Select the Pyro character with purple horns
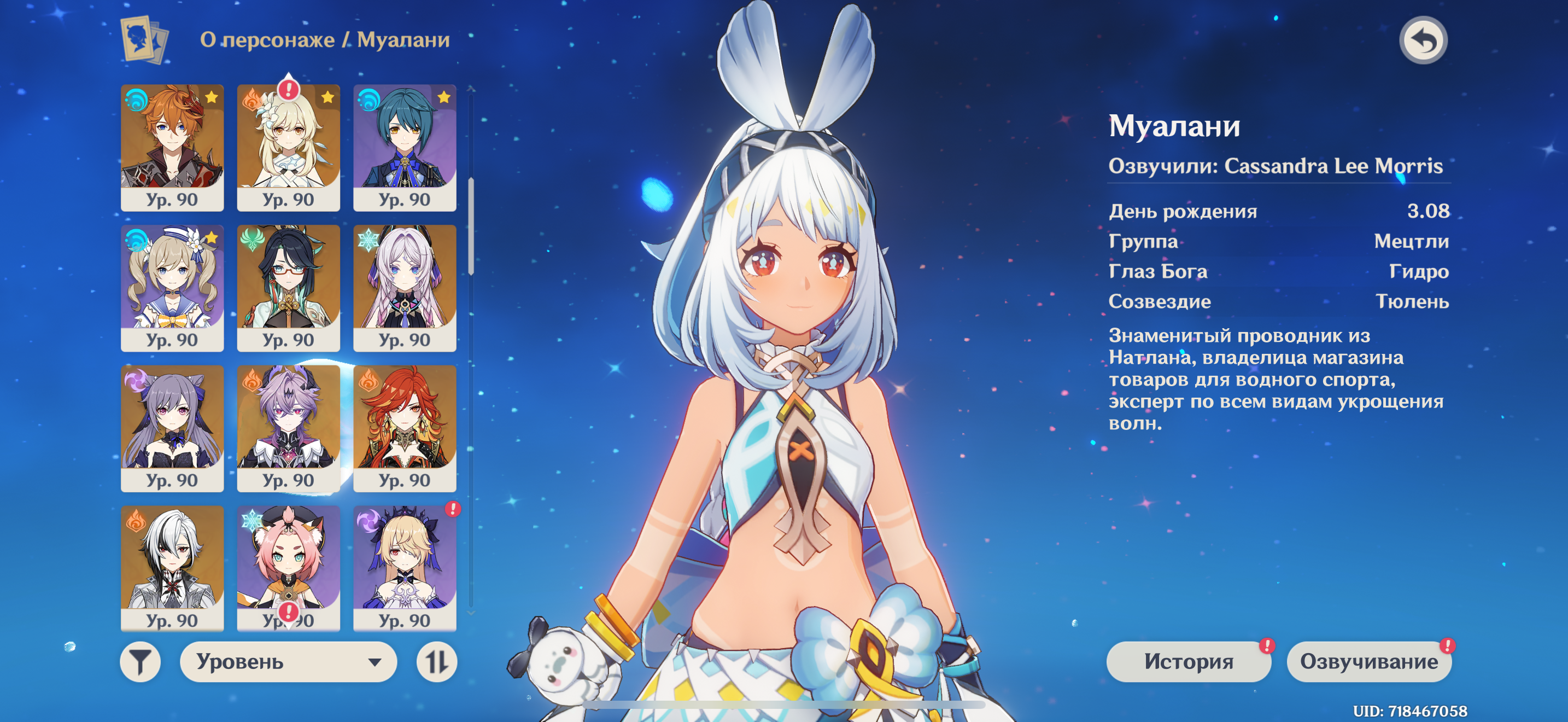1568x722 pixels. (288, 428)
